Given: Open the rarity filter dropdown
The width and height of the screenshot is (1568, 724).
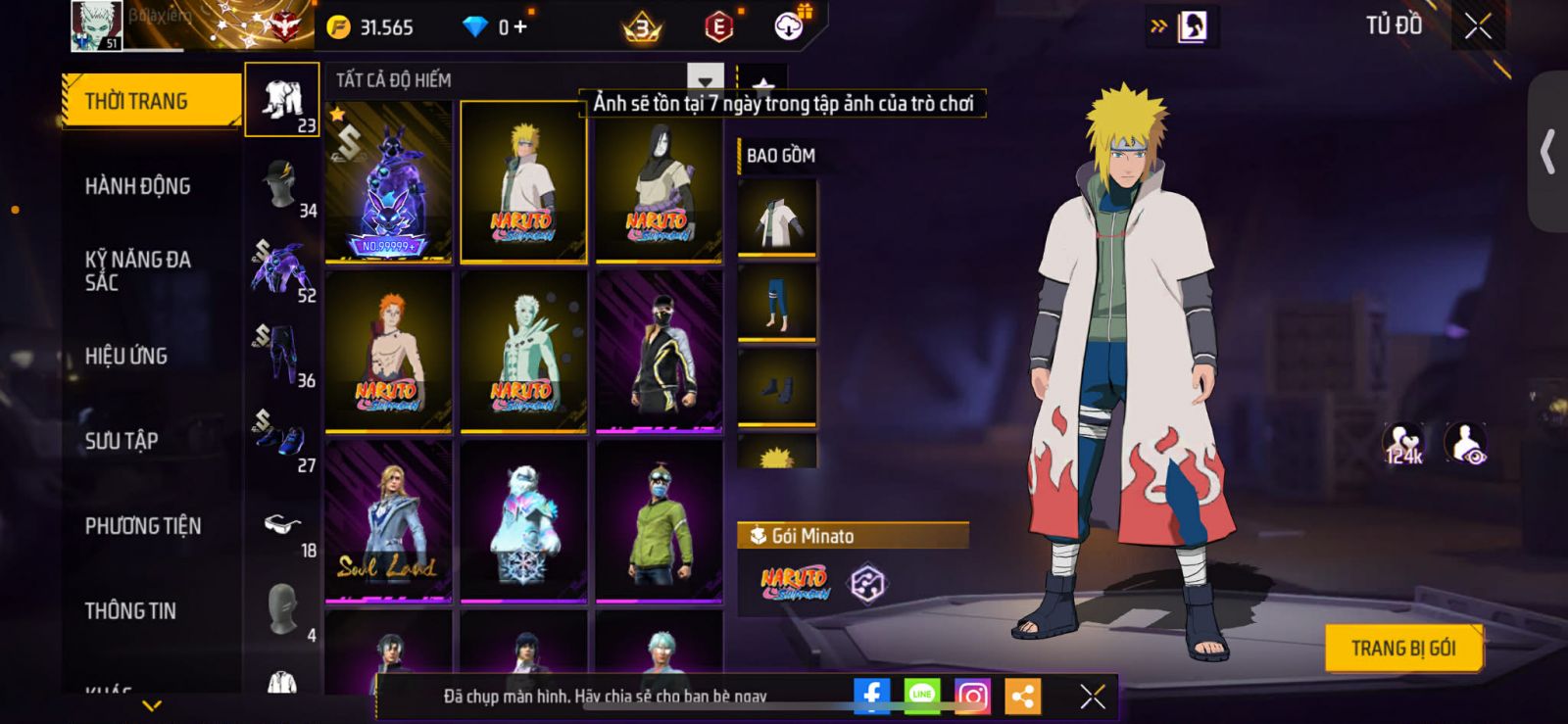Looking at the screenshot, I should pos(705,80).
